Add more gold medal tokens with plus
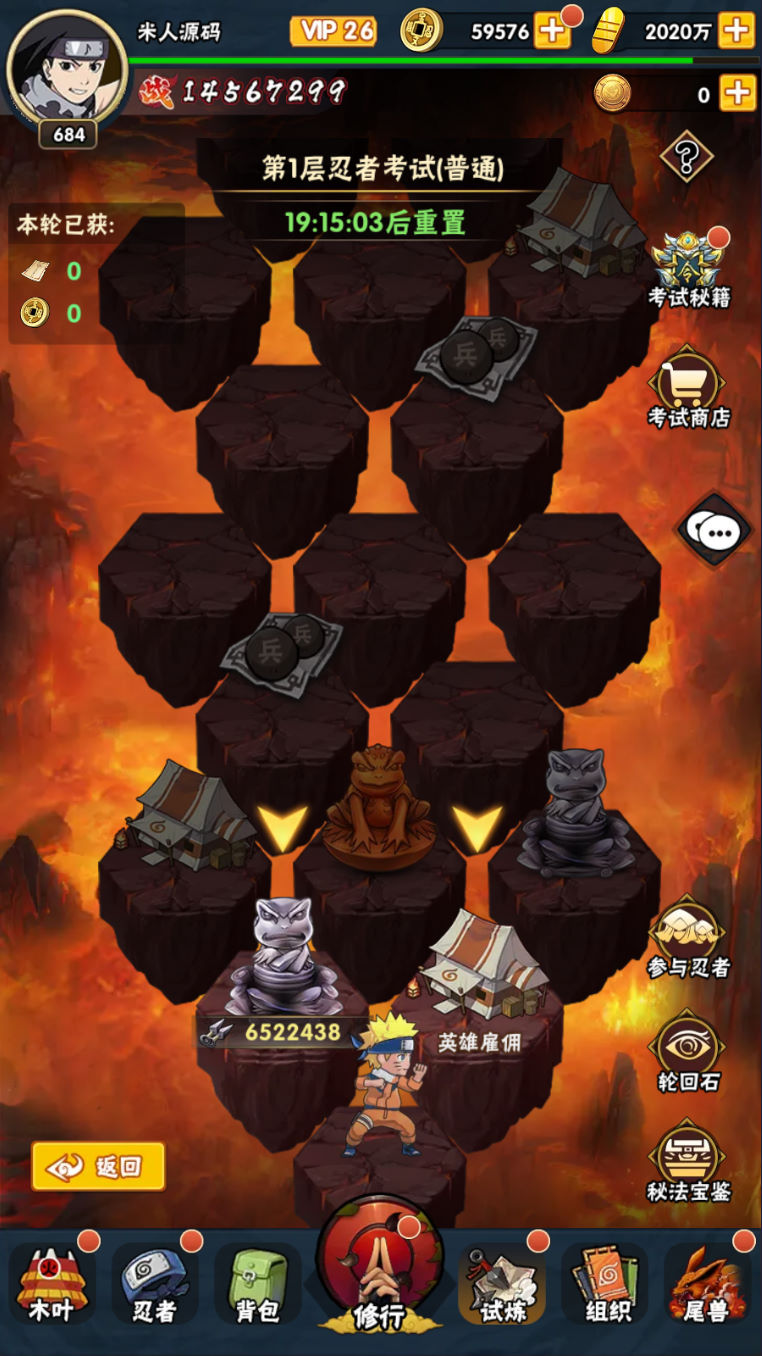Viewport: 762px width, 1356px height. click(x=737, y=94)
